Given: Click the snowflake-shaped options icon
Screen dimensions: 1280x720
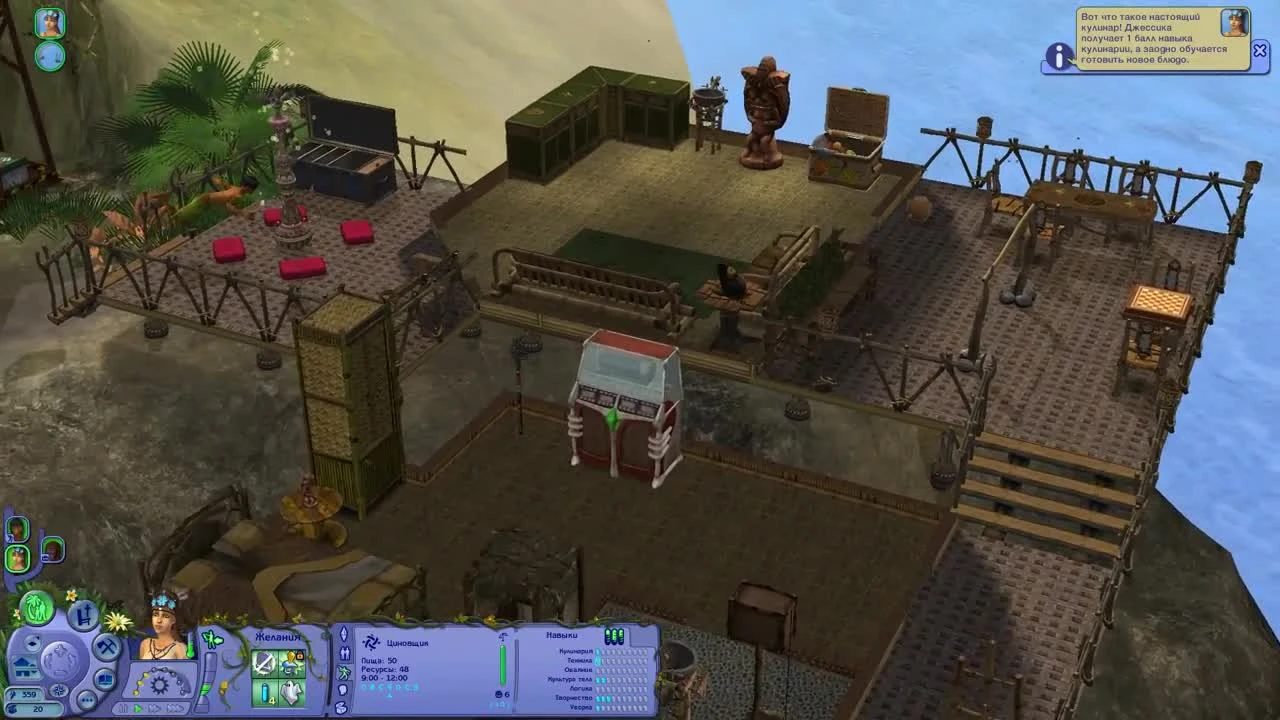Looking at the screenshot, I should point(59,690).
